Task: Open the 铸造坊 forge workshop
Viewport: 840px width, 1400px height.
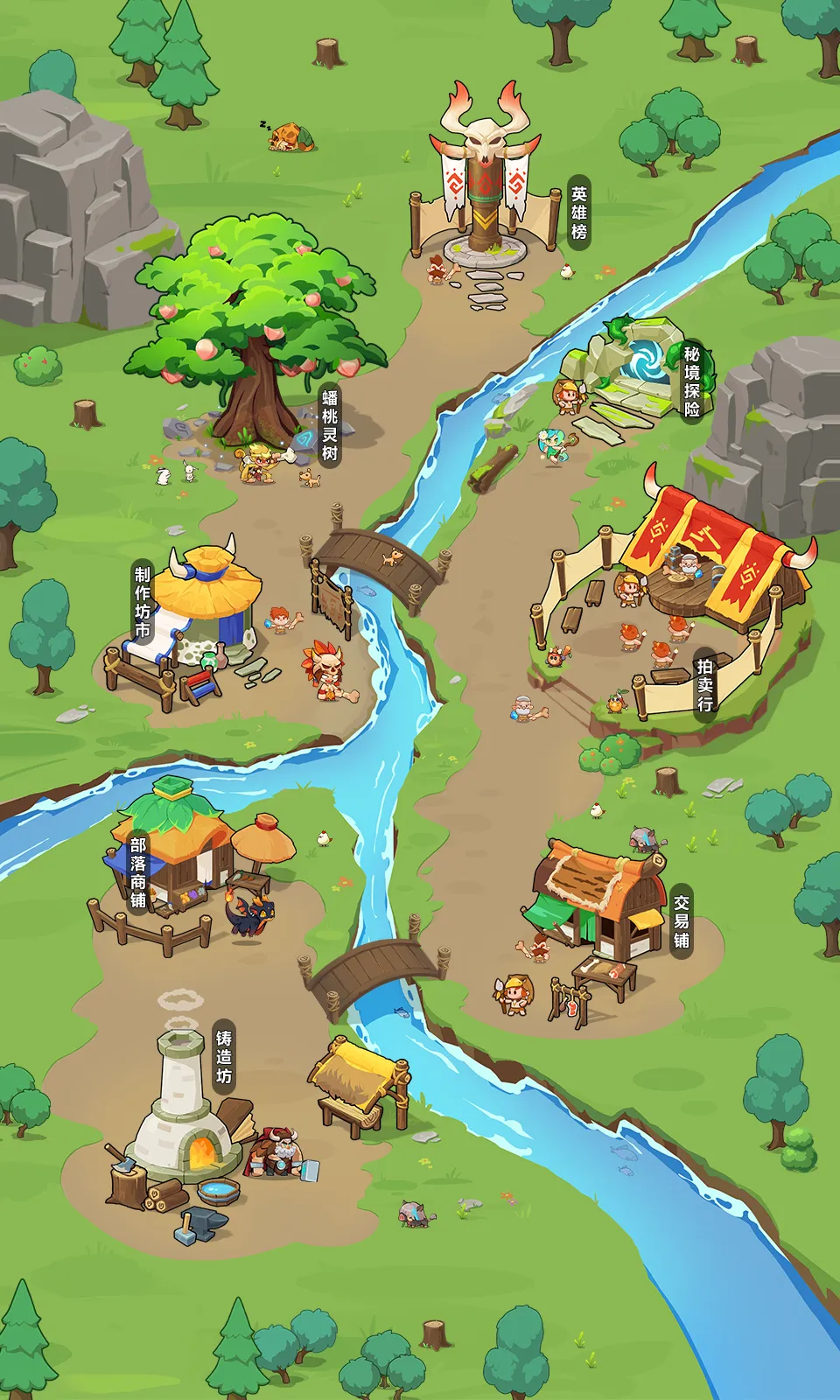Action: [224, 1057]
